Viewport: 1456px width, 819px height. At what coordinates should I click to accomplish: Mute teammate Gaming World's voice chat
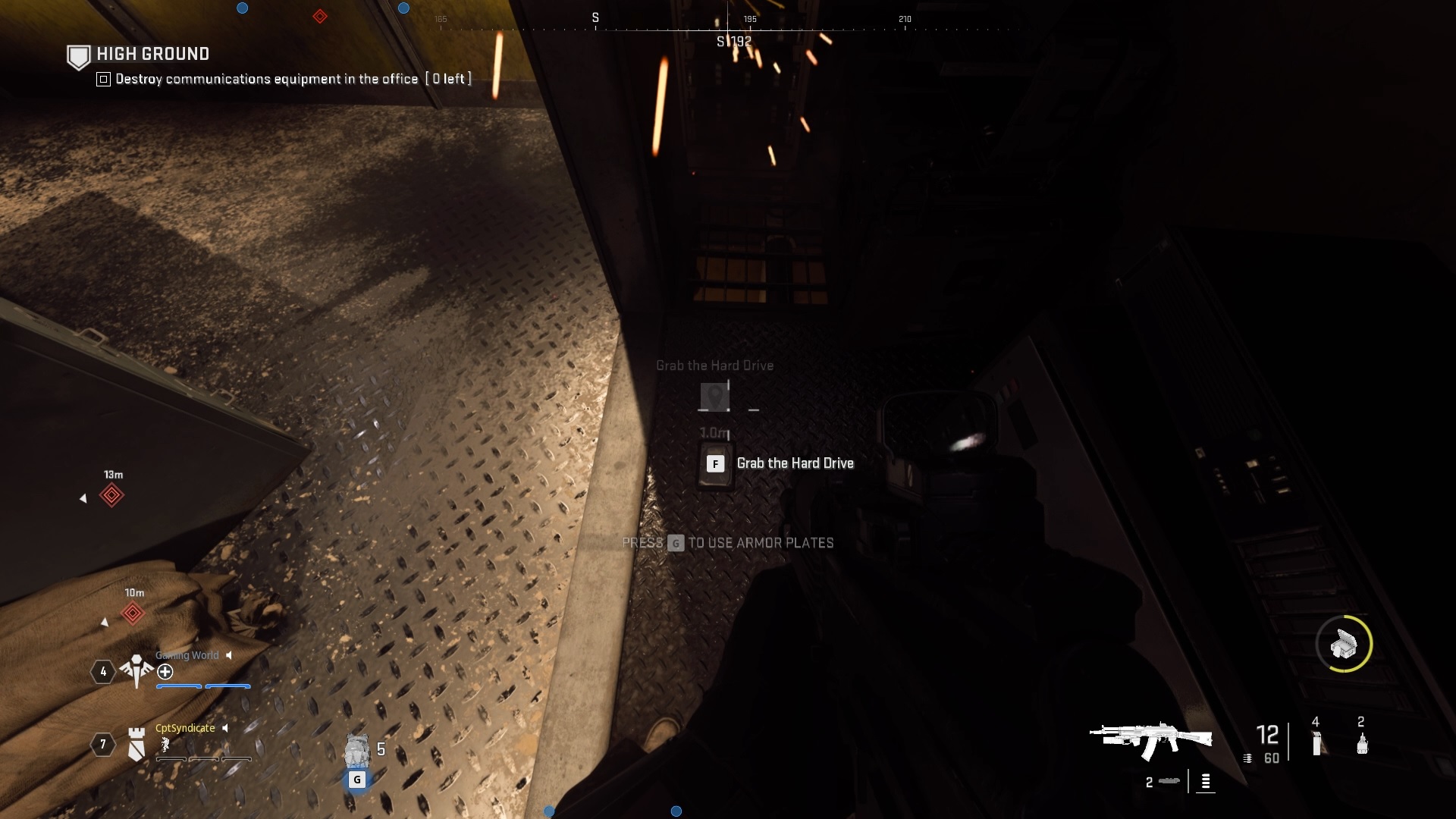(229, 656)
